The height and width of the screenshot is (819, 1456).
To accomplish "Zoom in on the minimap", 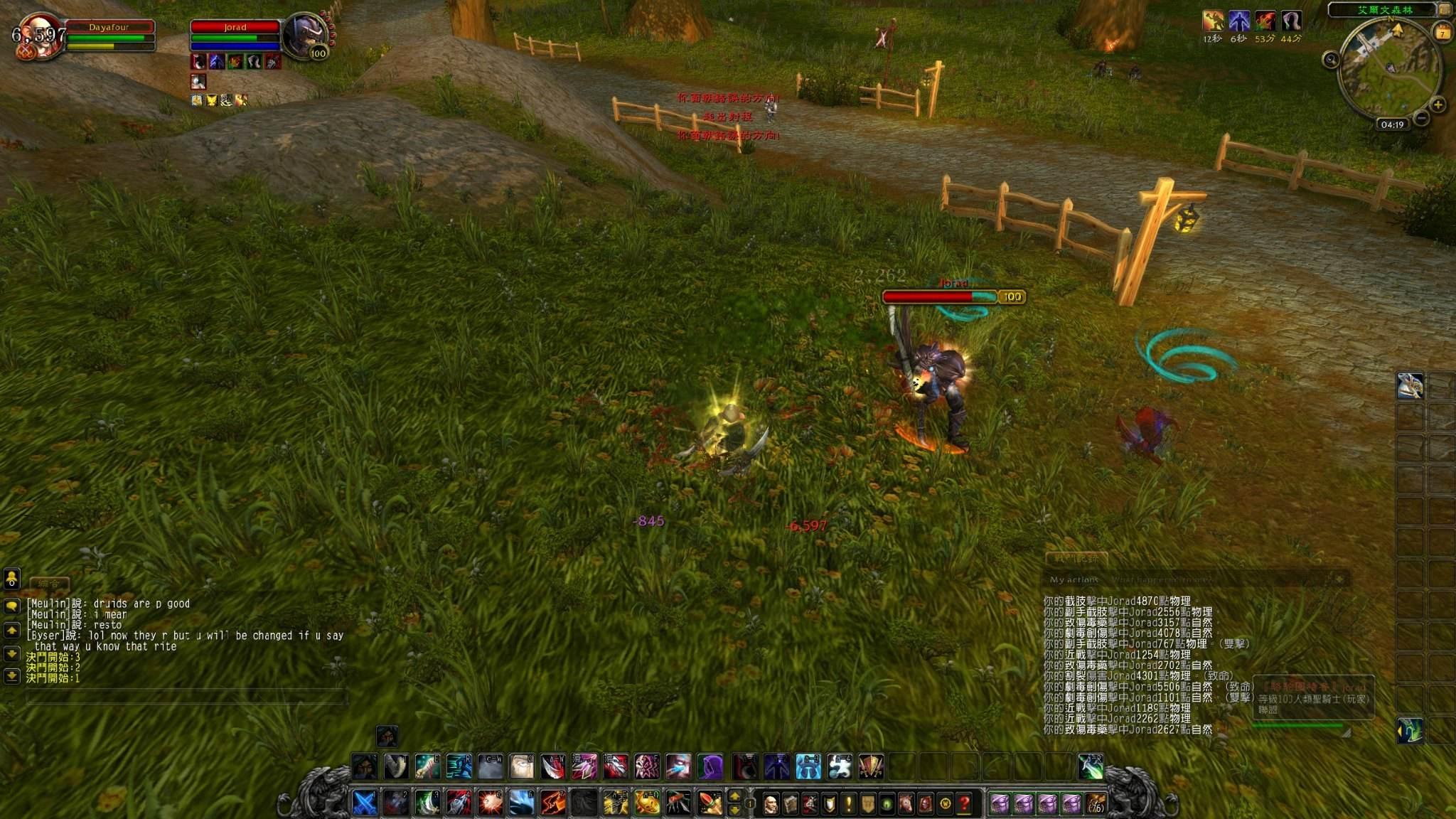I will pos(1438,105).
